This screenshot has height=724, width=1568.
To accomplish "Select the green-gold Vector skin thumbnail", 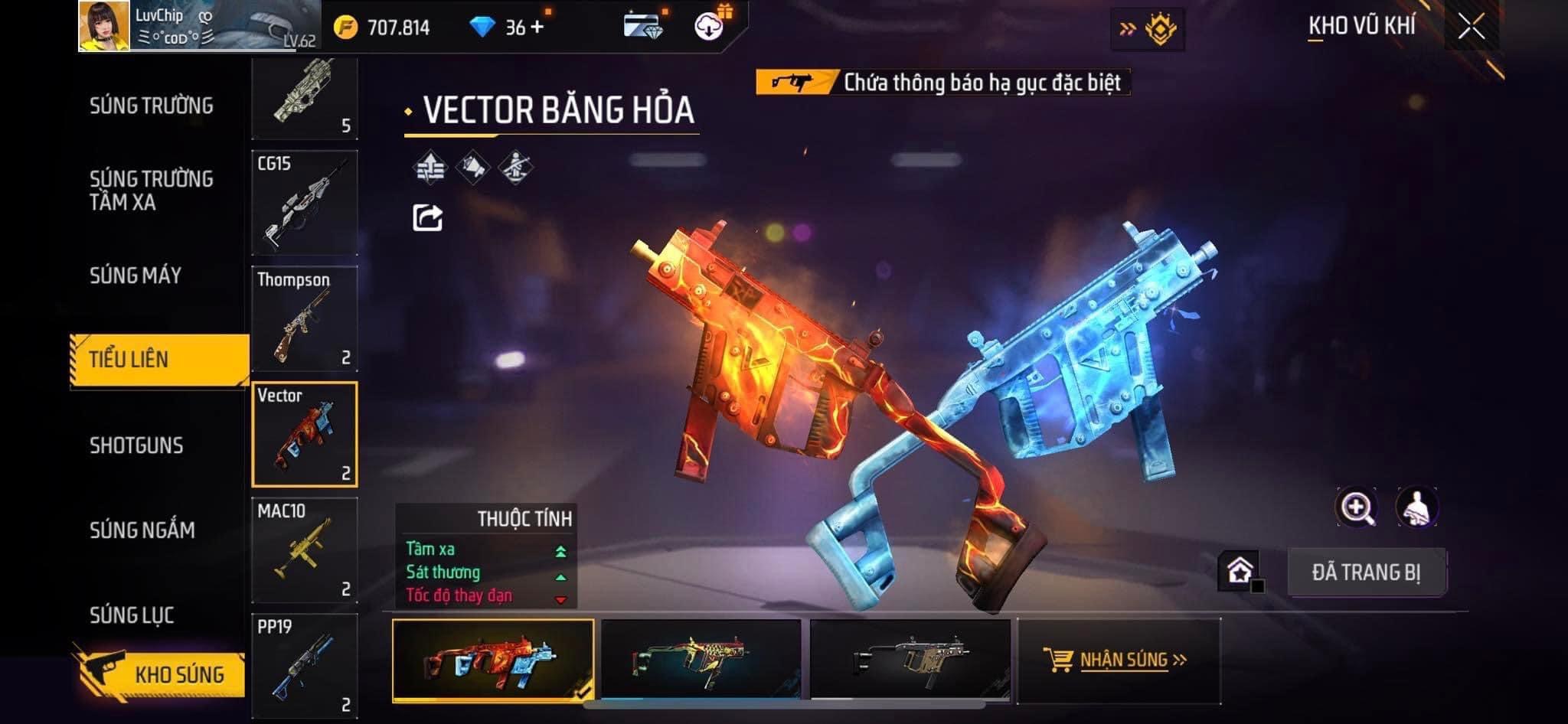I will (x=701, y=660).
